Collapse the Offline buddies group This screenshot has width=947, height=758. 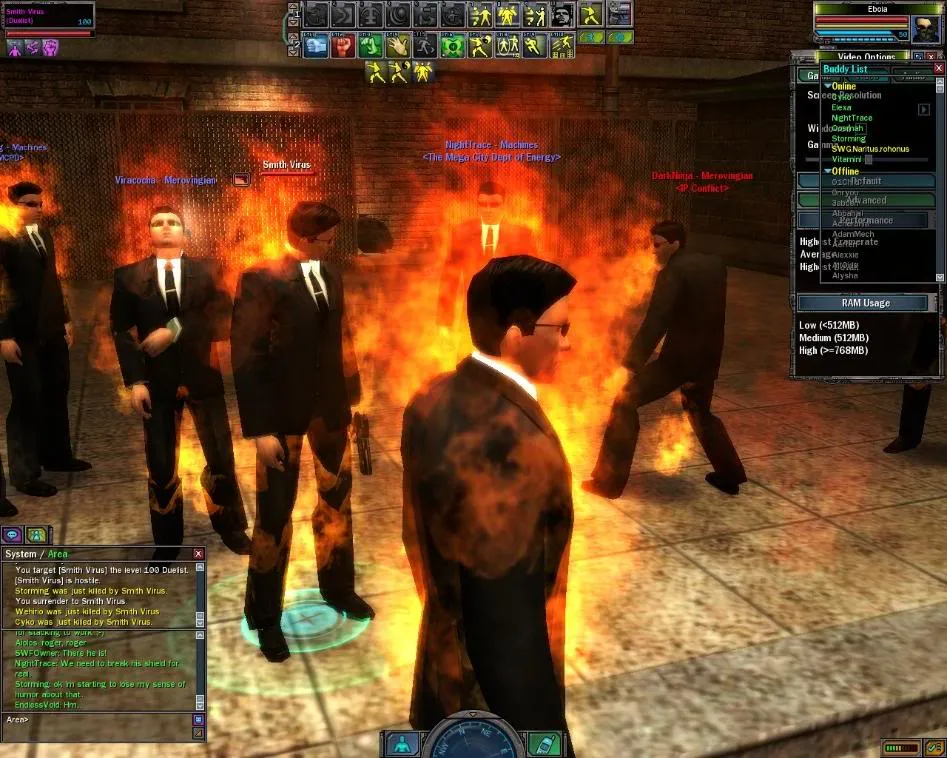point(828,171)
